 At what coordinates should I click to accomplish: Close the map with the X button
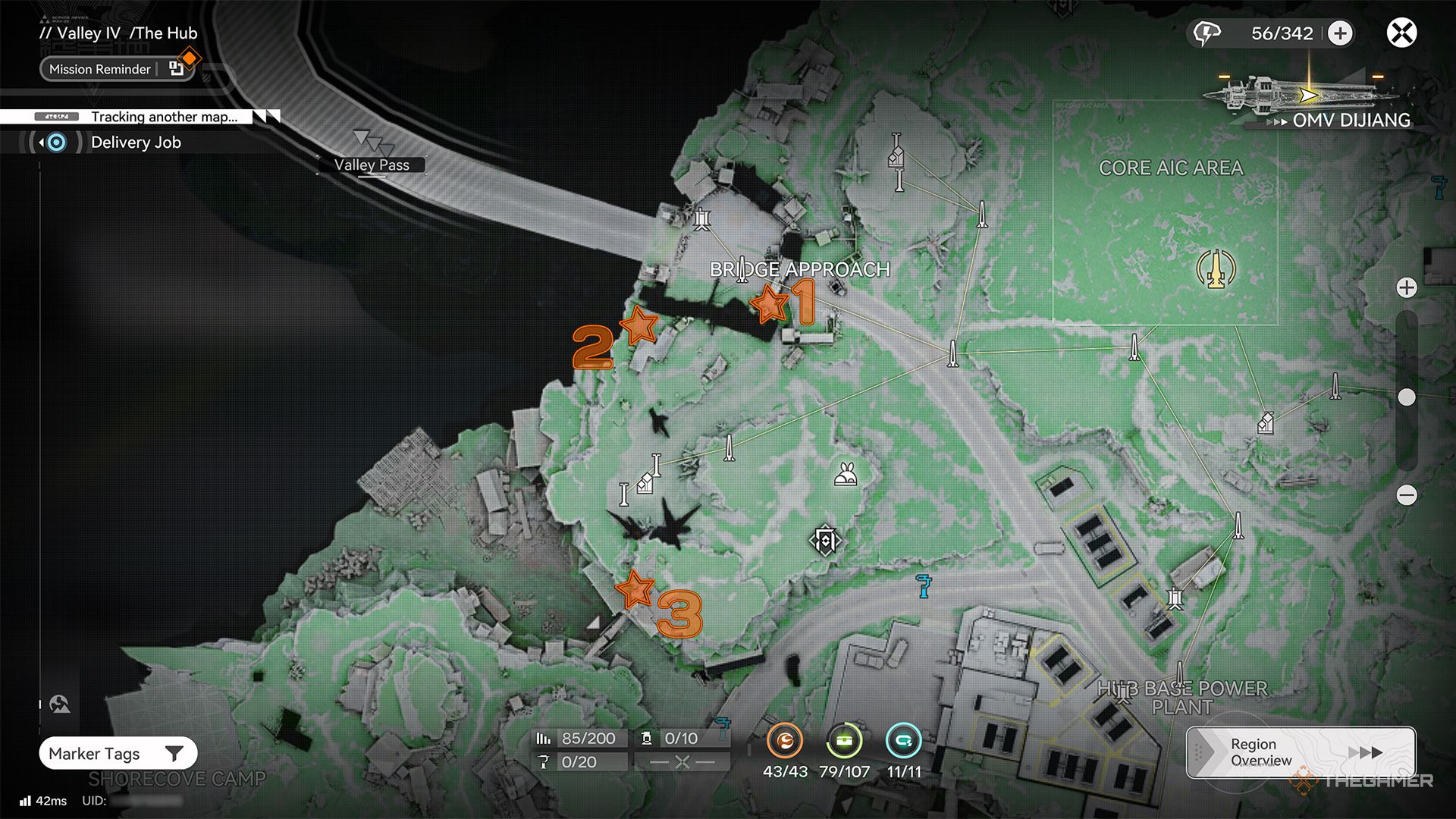coord(1401,33)
